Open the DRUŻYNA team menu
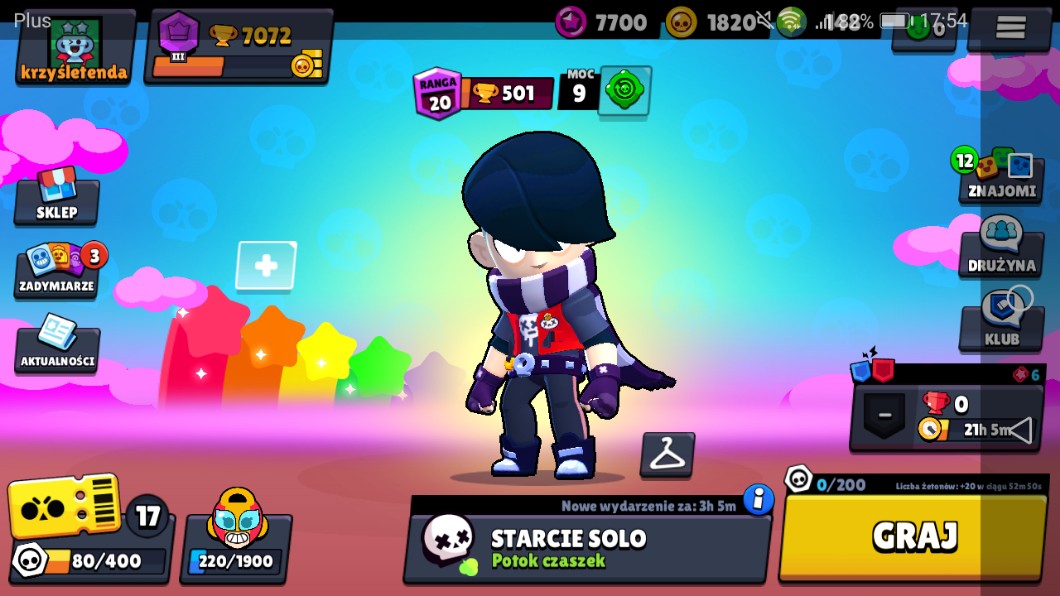This screenshot has width=1060, height=596. tap(1001, 249)
